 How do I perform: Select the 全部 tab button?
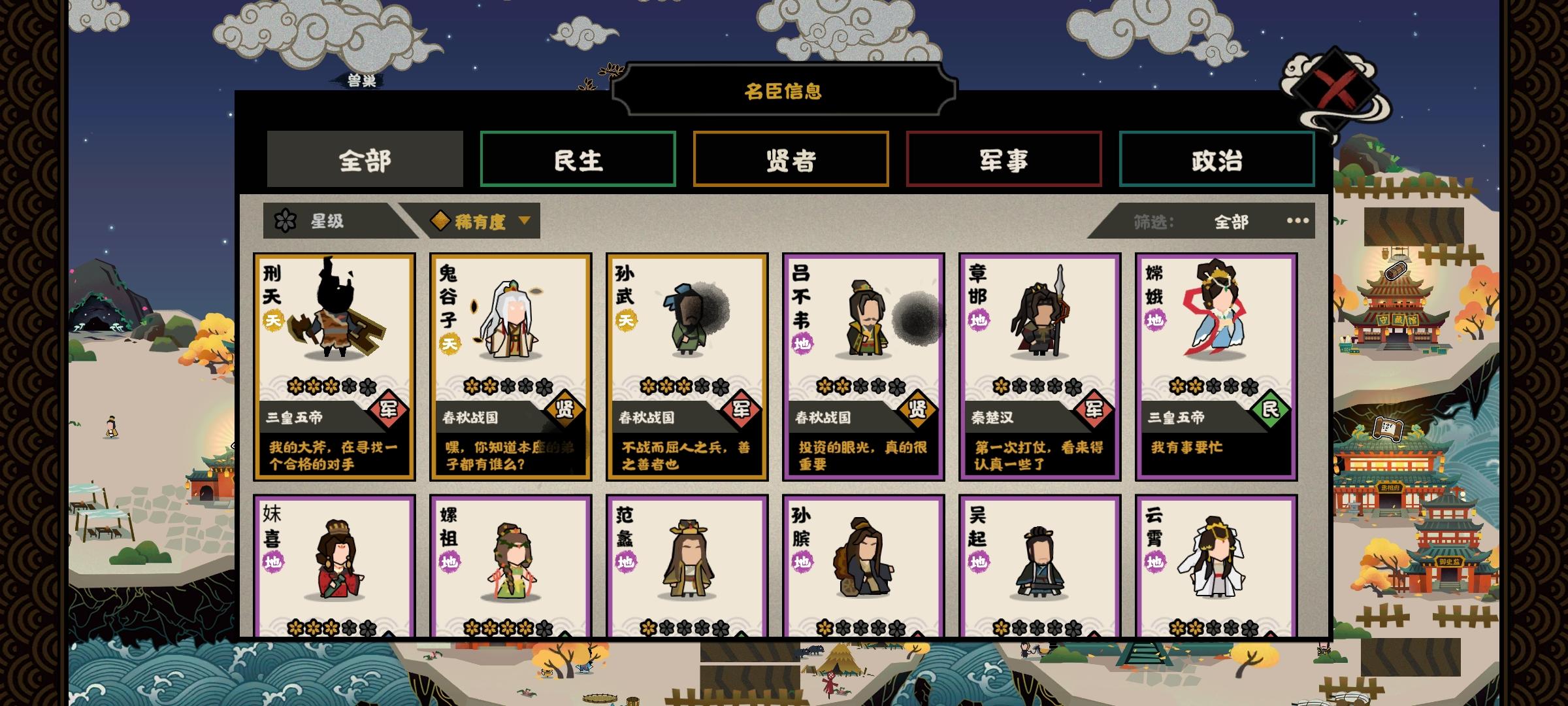(365, 159)
